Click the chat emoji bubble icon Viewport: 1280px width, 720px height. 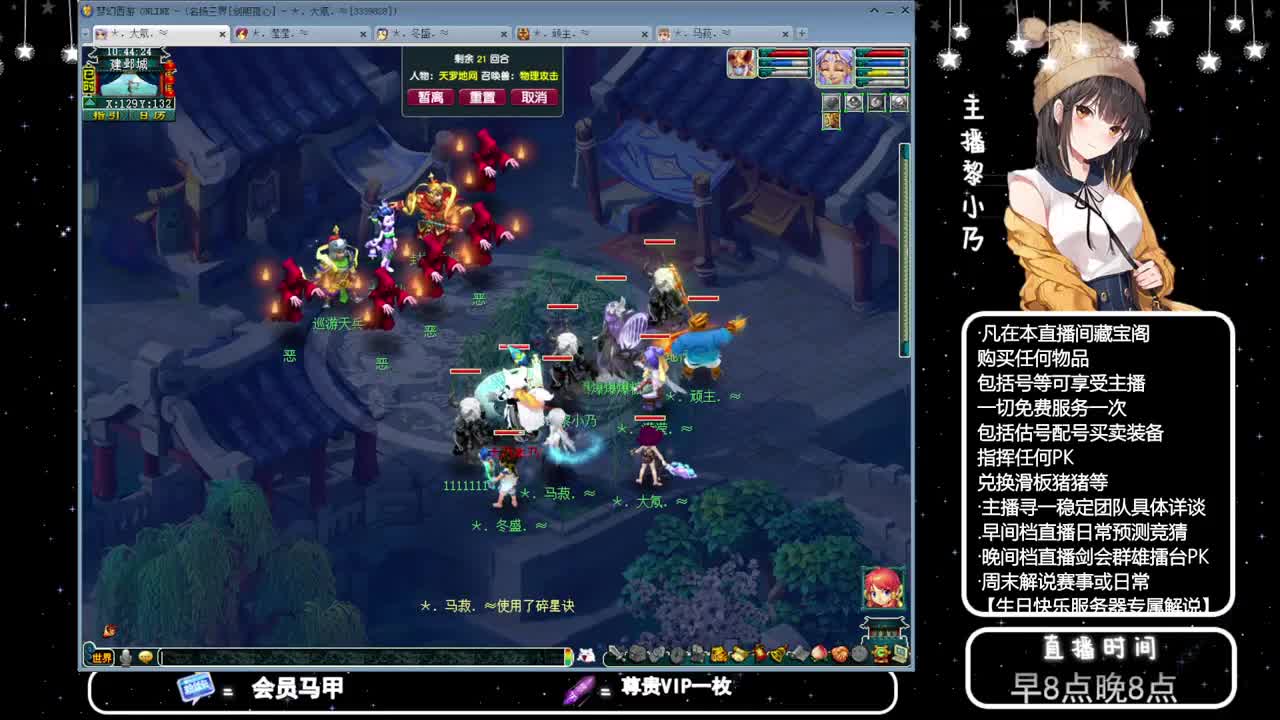(144, 656)
